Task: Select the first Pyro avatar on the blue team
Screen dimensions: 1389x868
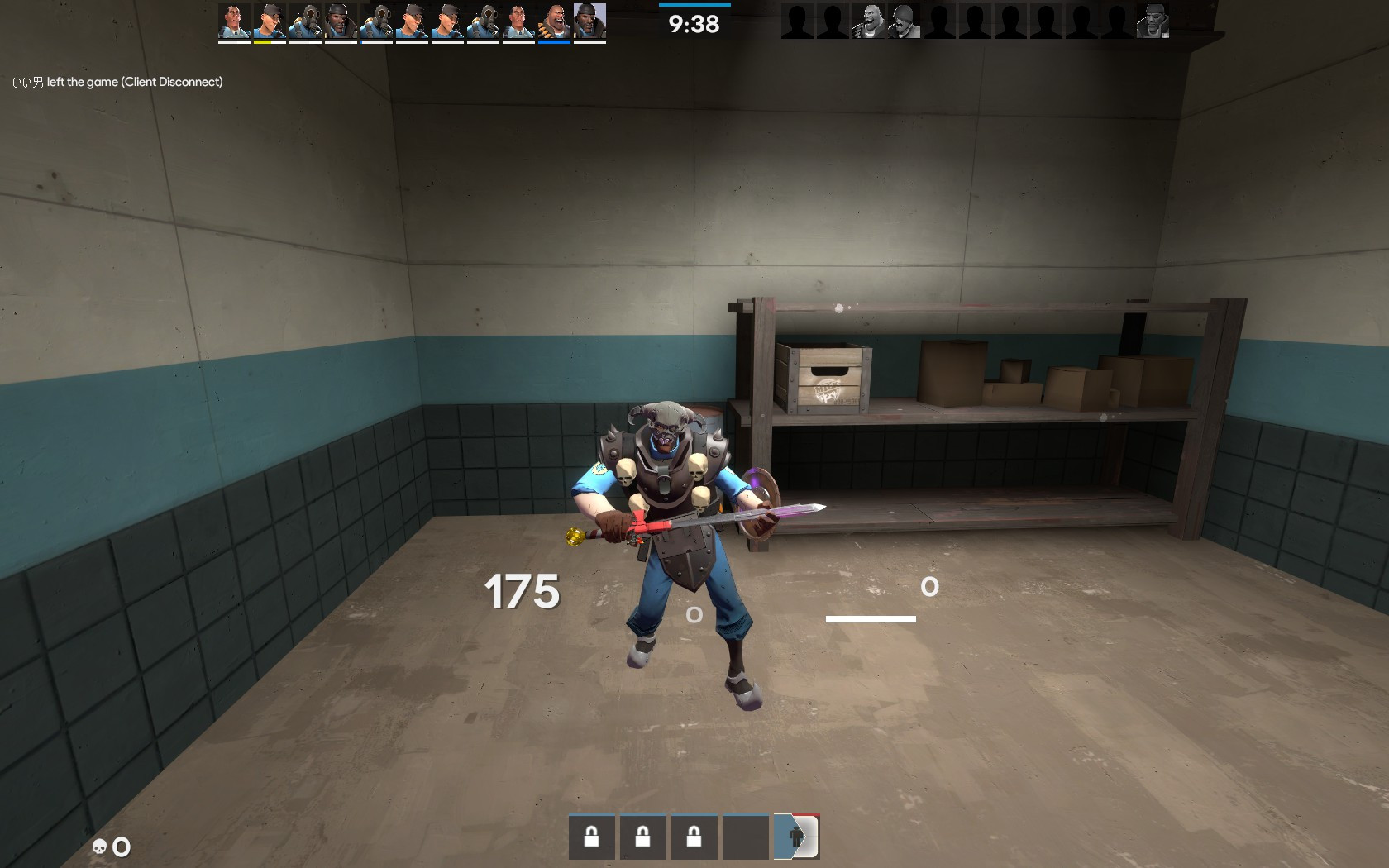Action: 307,21
